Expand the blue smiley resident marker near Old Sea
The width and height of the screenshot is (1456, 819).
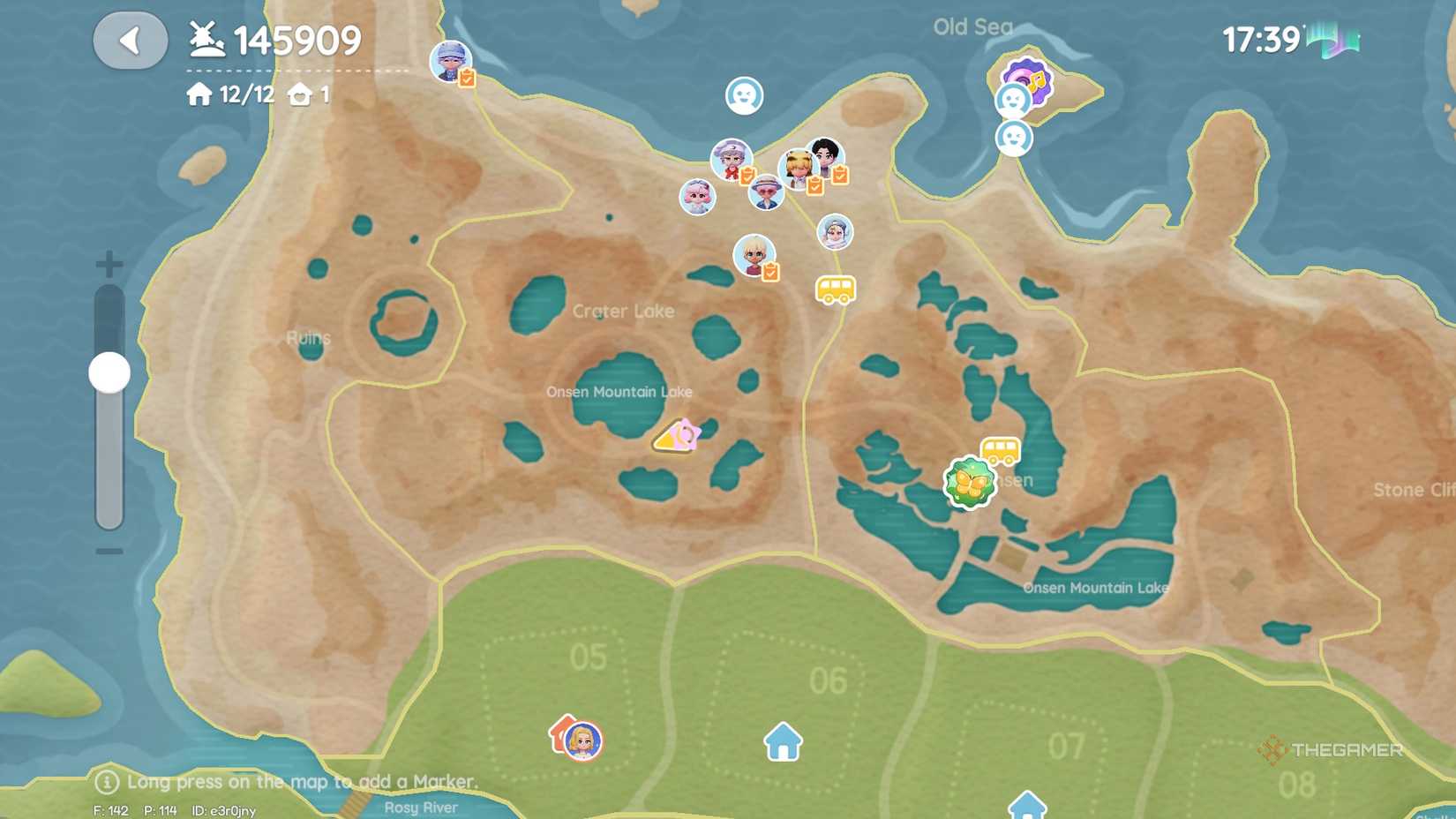tap(1012, 100)
